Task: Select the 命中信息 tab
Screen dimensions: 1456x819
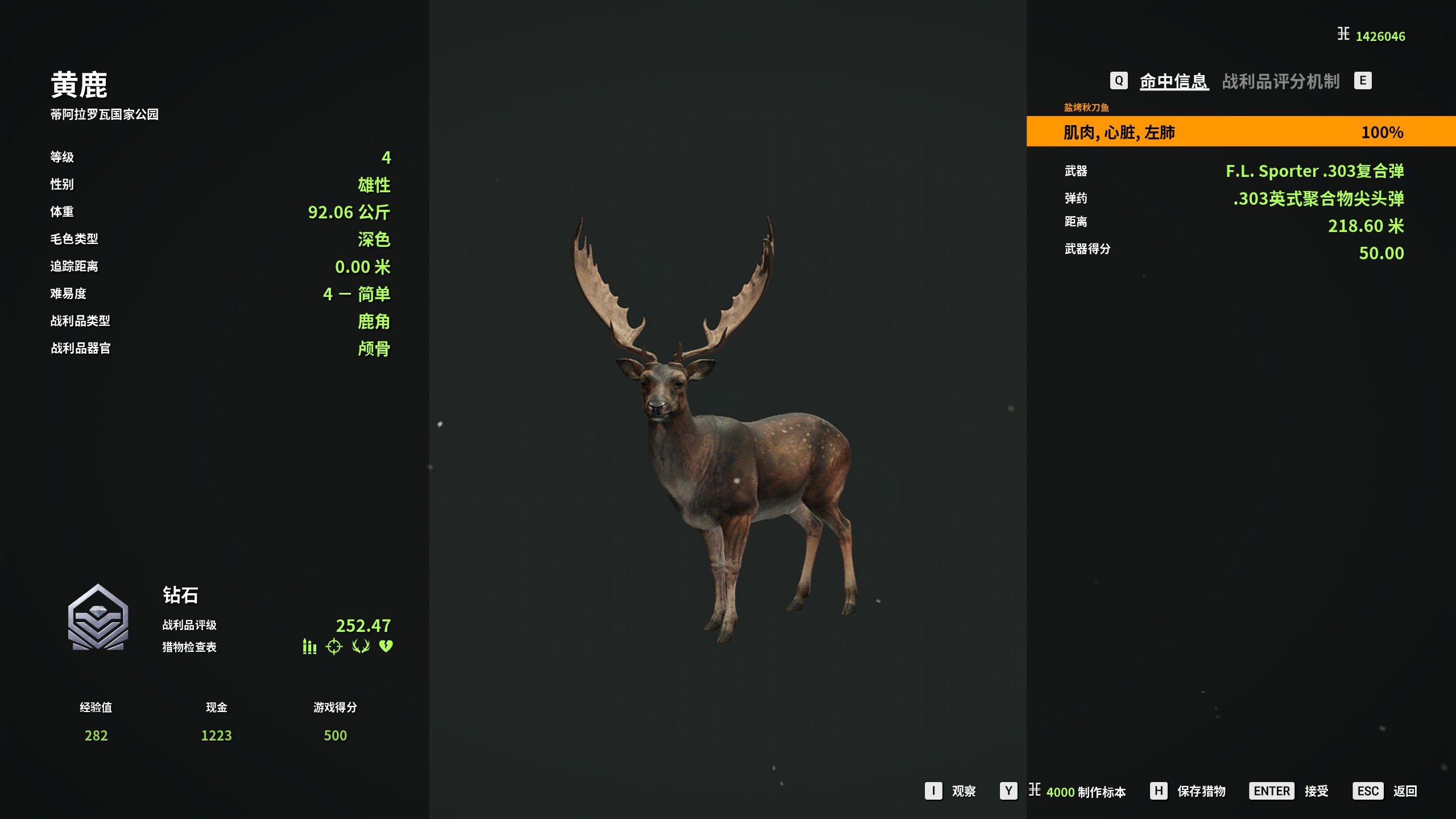Action: [1173, 81]
